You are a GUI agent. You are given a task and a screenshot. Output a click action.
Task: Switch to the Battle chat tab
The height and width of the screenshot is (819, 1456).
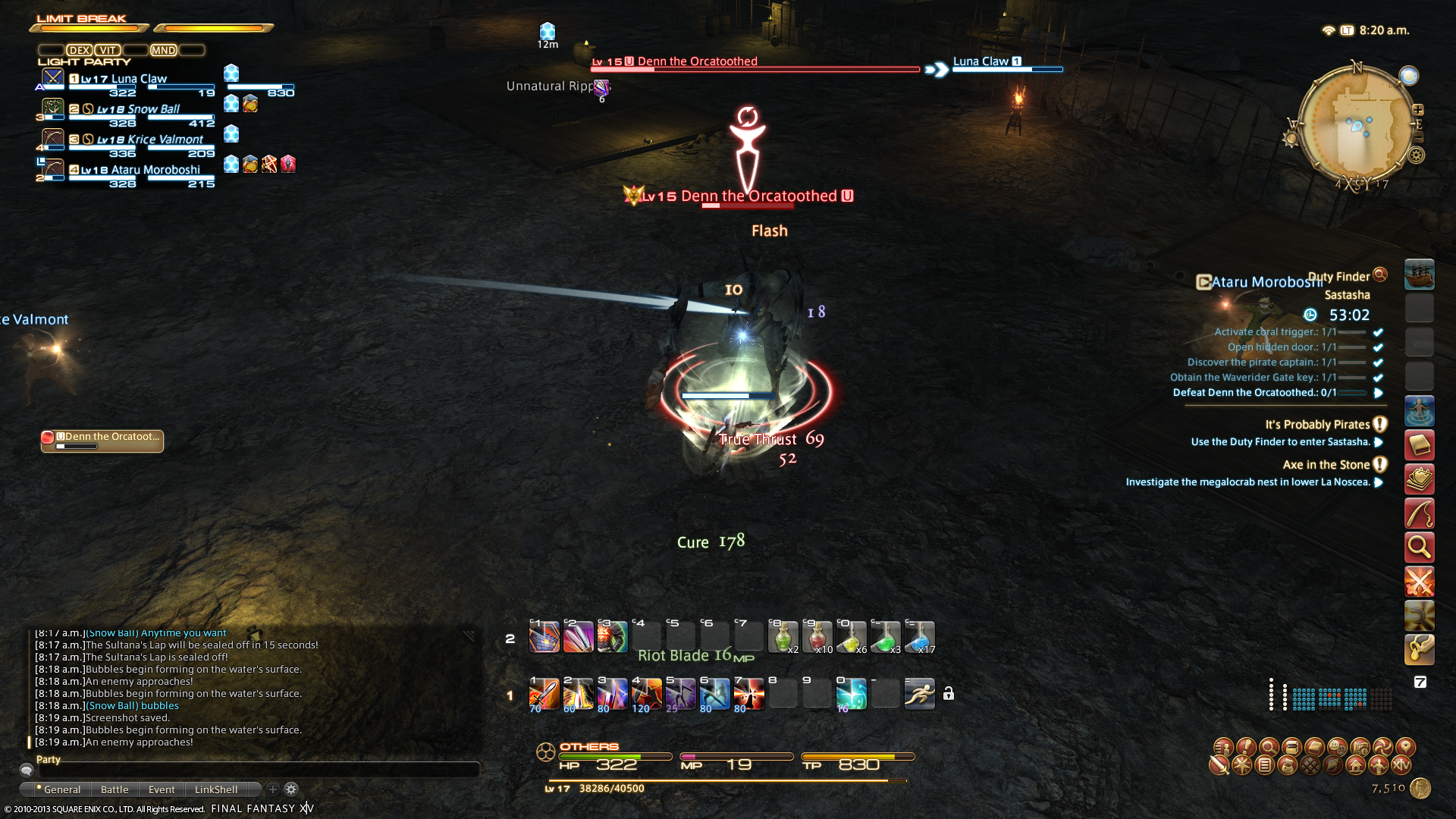click(x=115, y=789)
